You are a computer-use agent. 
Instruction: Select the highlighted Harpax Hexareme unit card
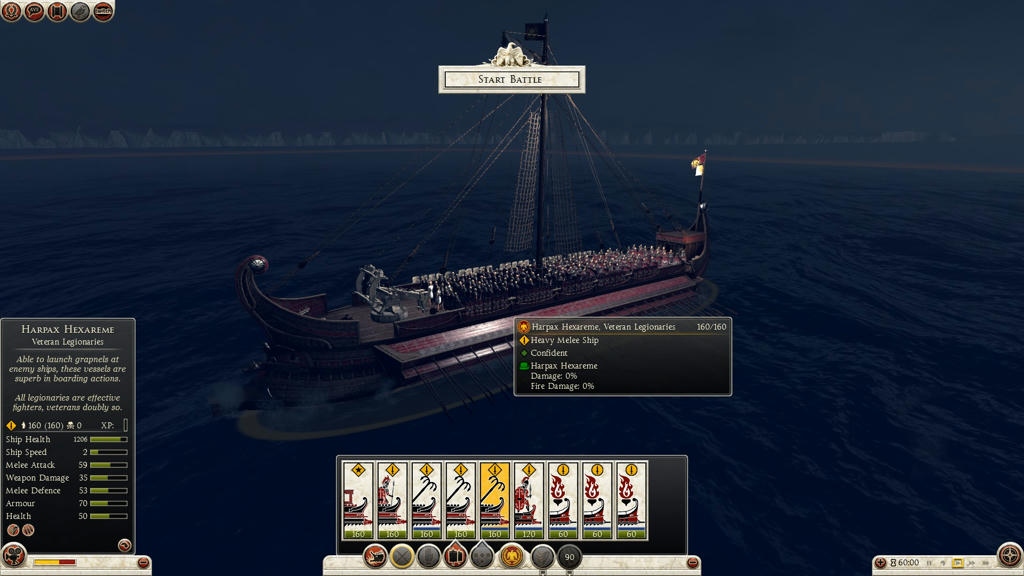[494, 500]
